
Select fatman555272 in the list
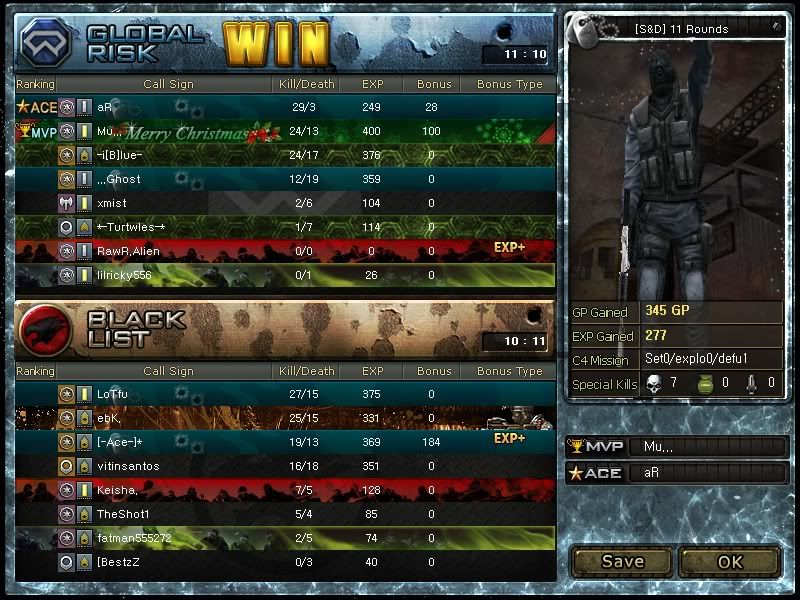[x=285, y=538]
